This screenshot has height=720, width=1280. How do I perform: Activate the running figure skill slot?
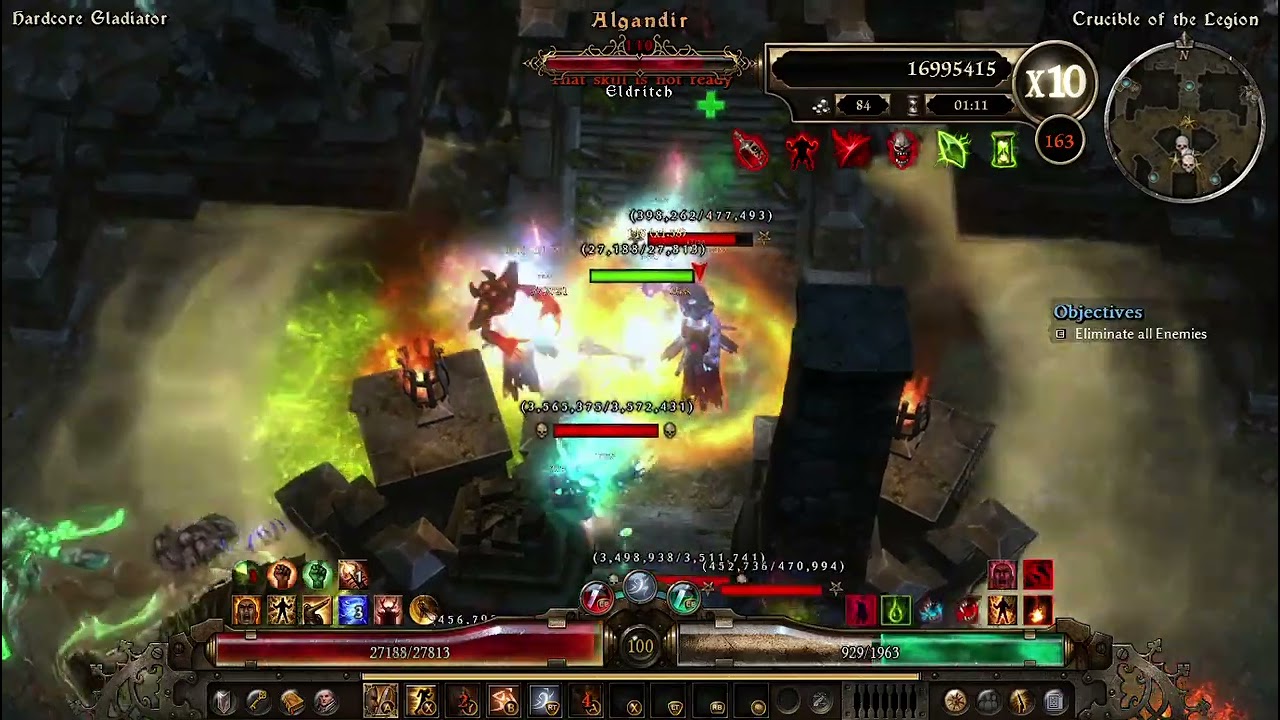(x=422, y=701)
